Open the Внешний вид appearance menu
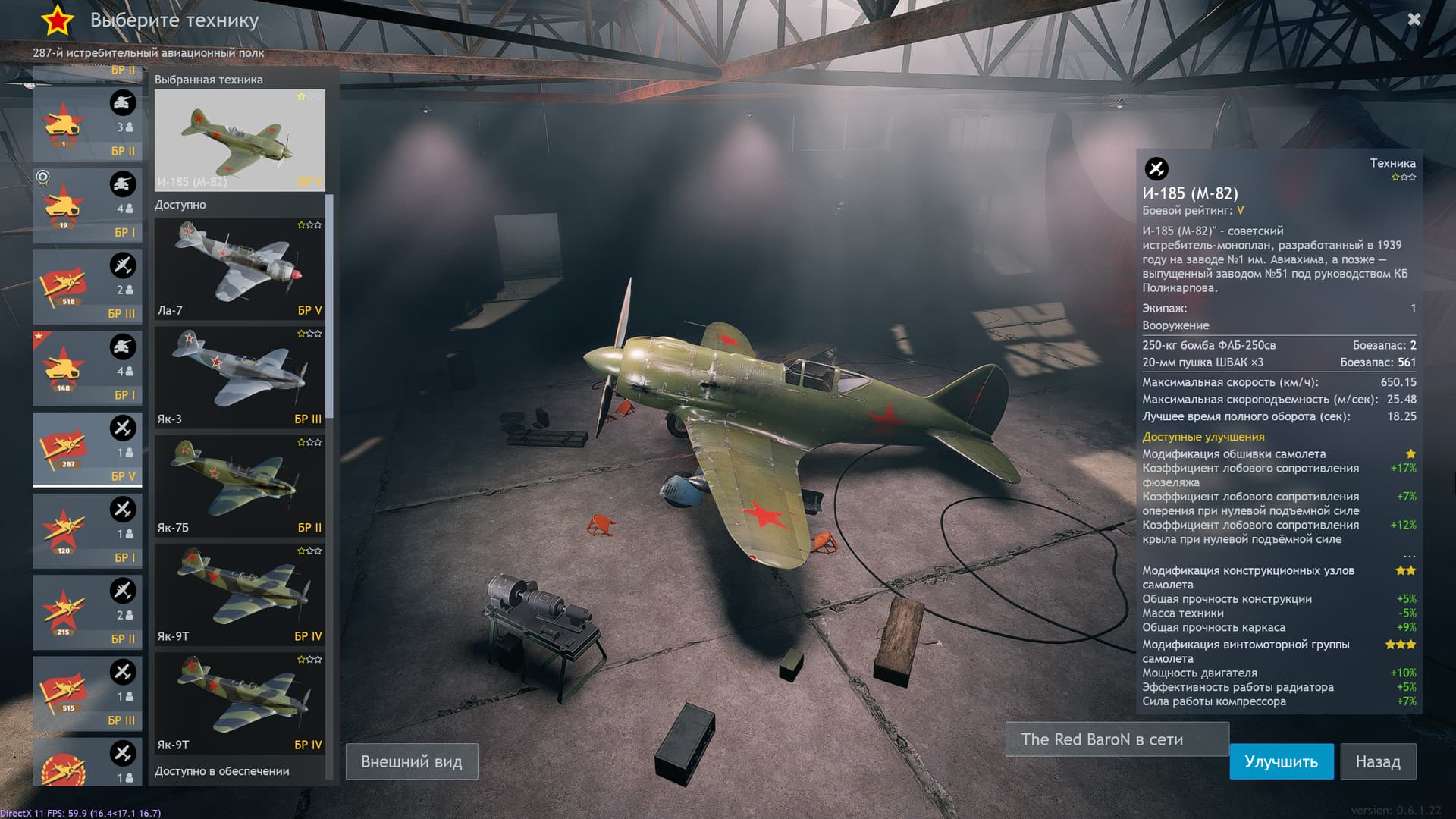 pos(411,761)
